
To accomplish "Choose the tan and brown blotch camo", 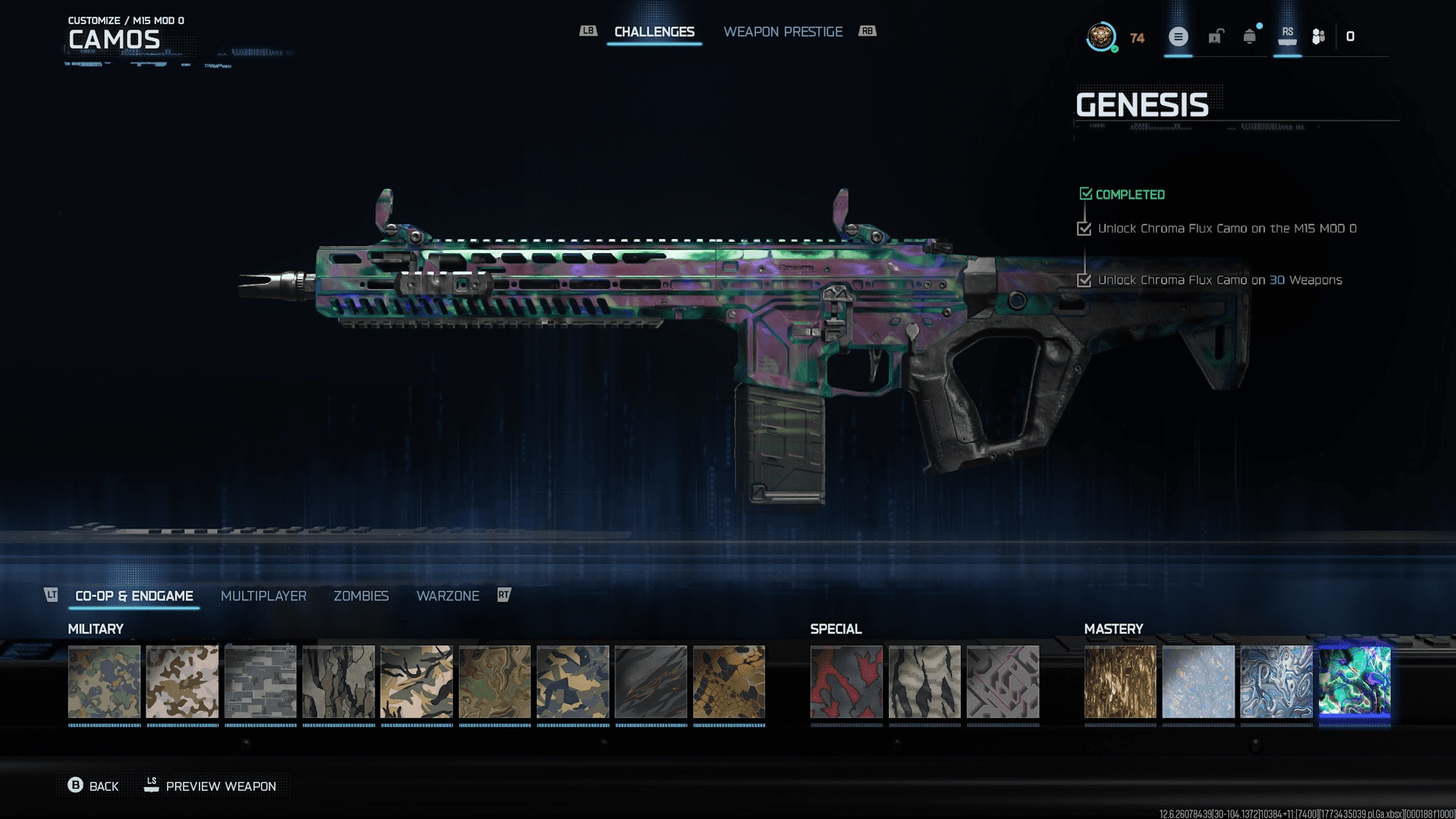I will [182, 682].
